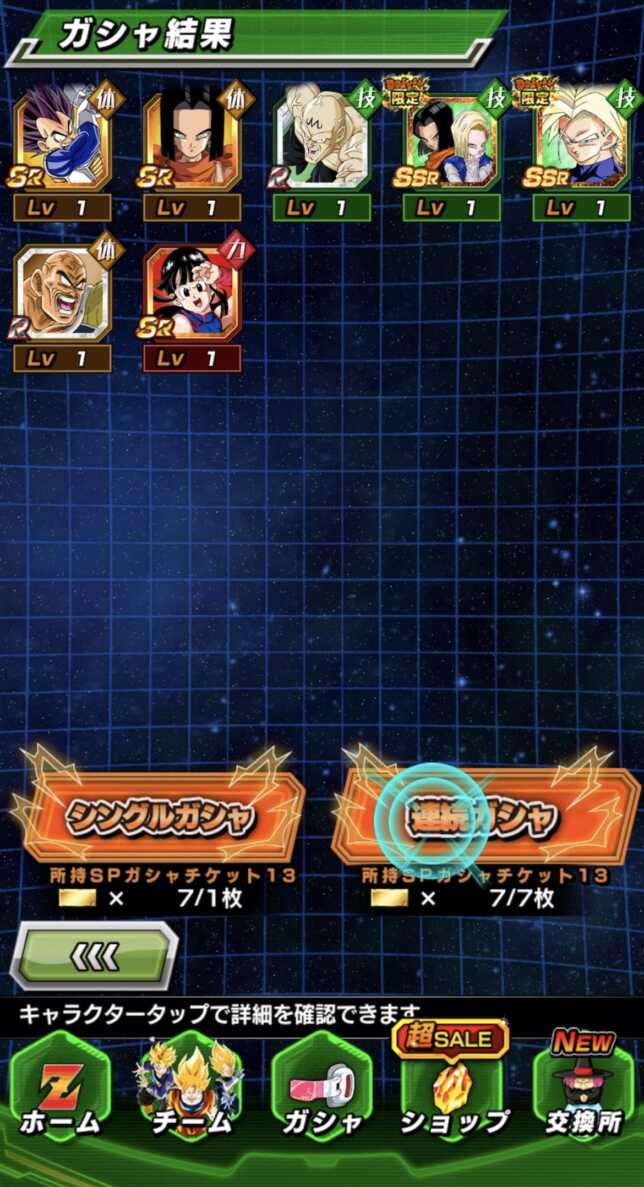
Task: View the pale muscular R character card
Action: pyautogui.click(x=322, y=138)
